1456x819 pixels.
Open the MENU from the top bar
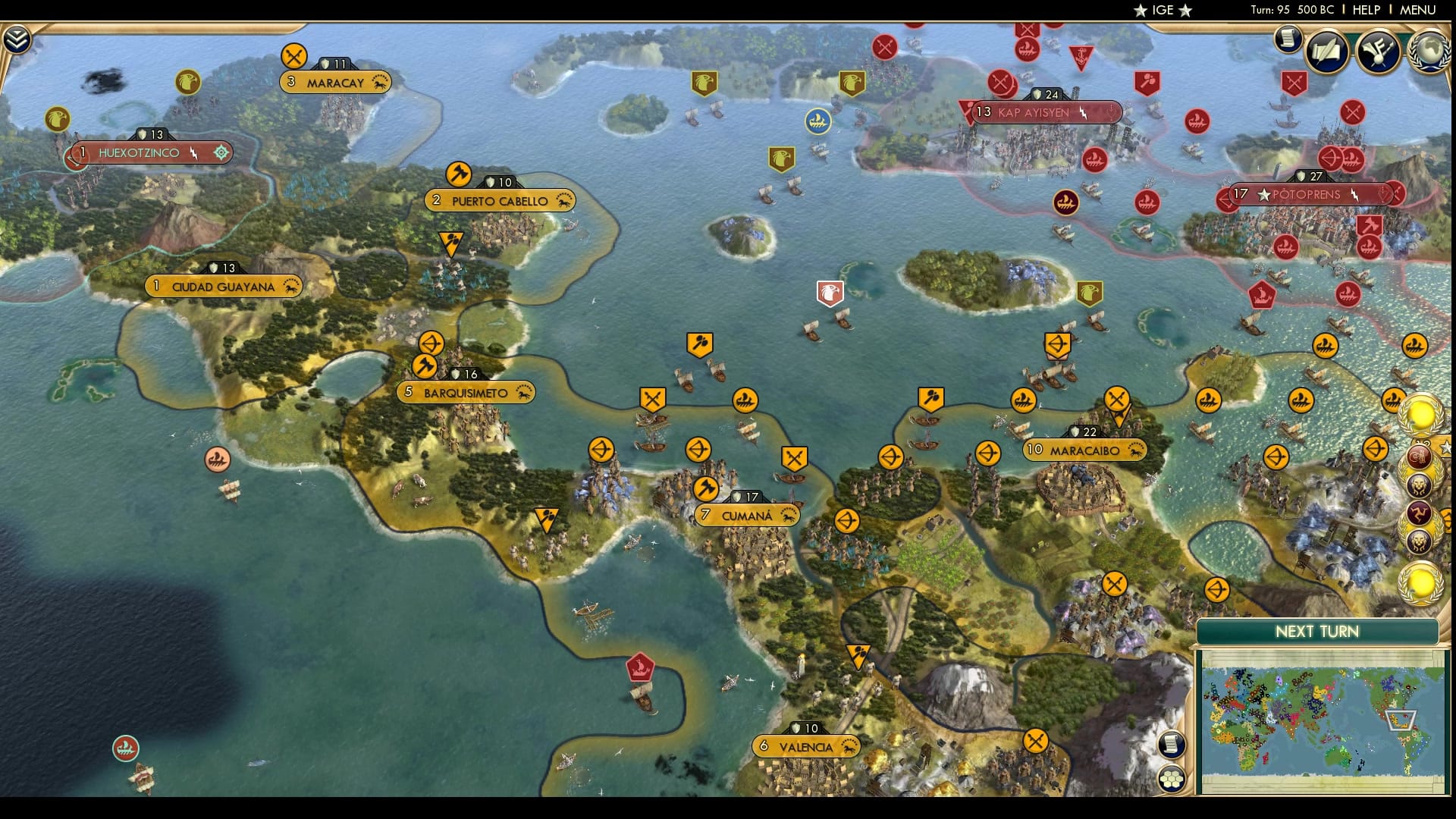[x=1419, y=11]
